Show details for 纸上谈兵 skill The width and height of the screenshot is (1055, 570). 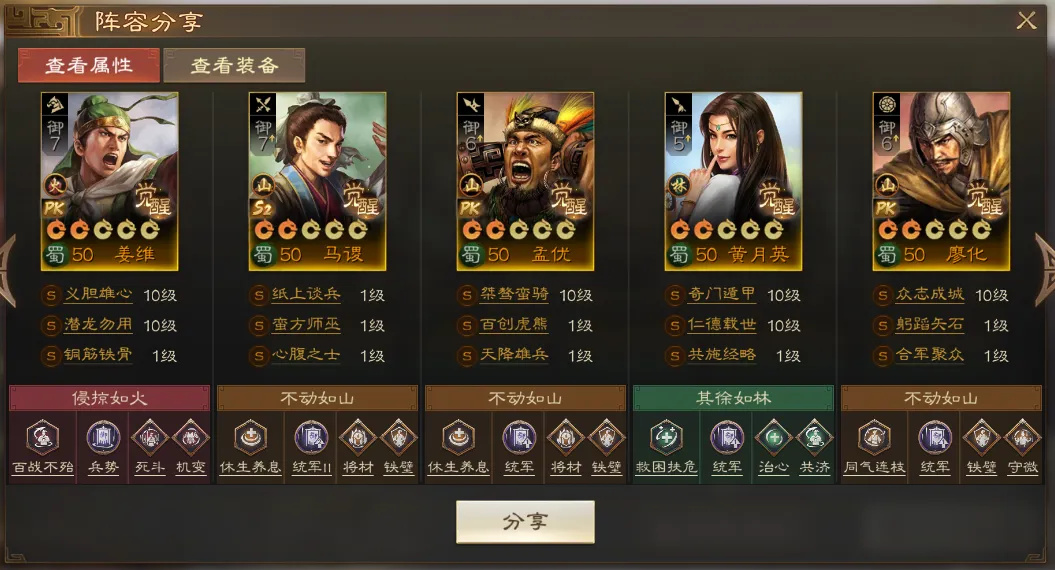click(x=306, y=296)
